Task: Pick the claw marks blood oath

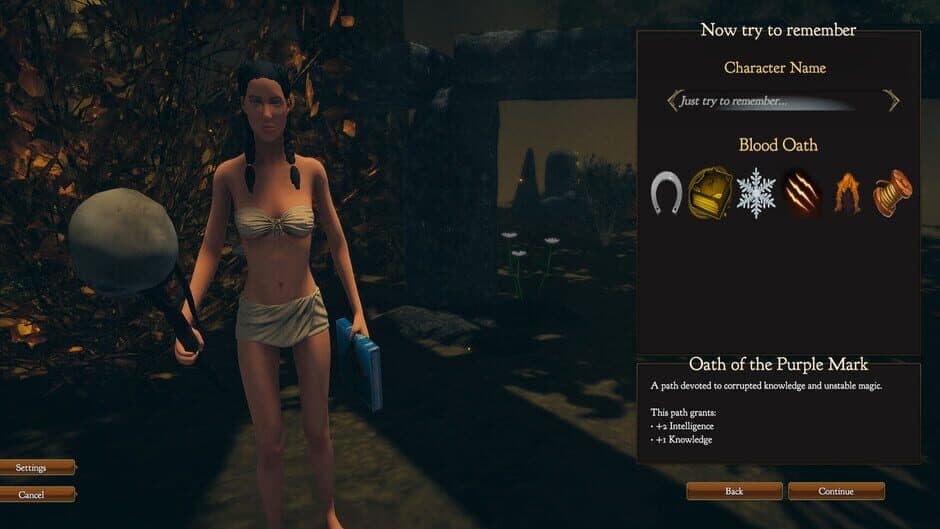Action: [x=802, y=192]
